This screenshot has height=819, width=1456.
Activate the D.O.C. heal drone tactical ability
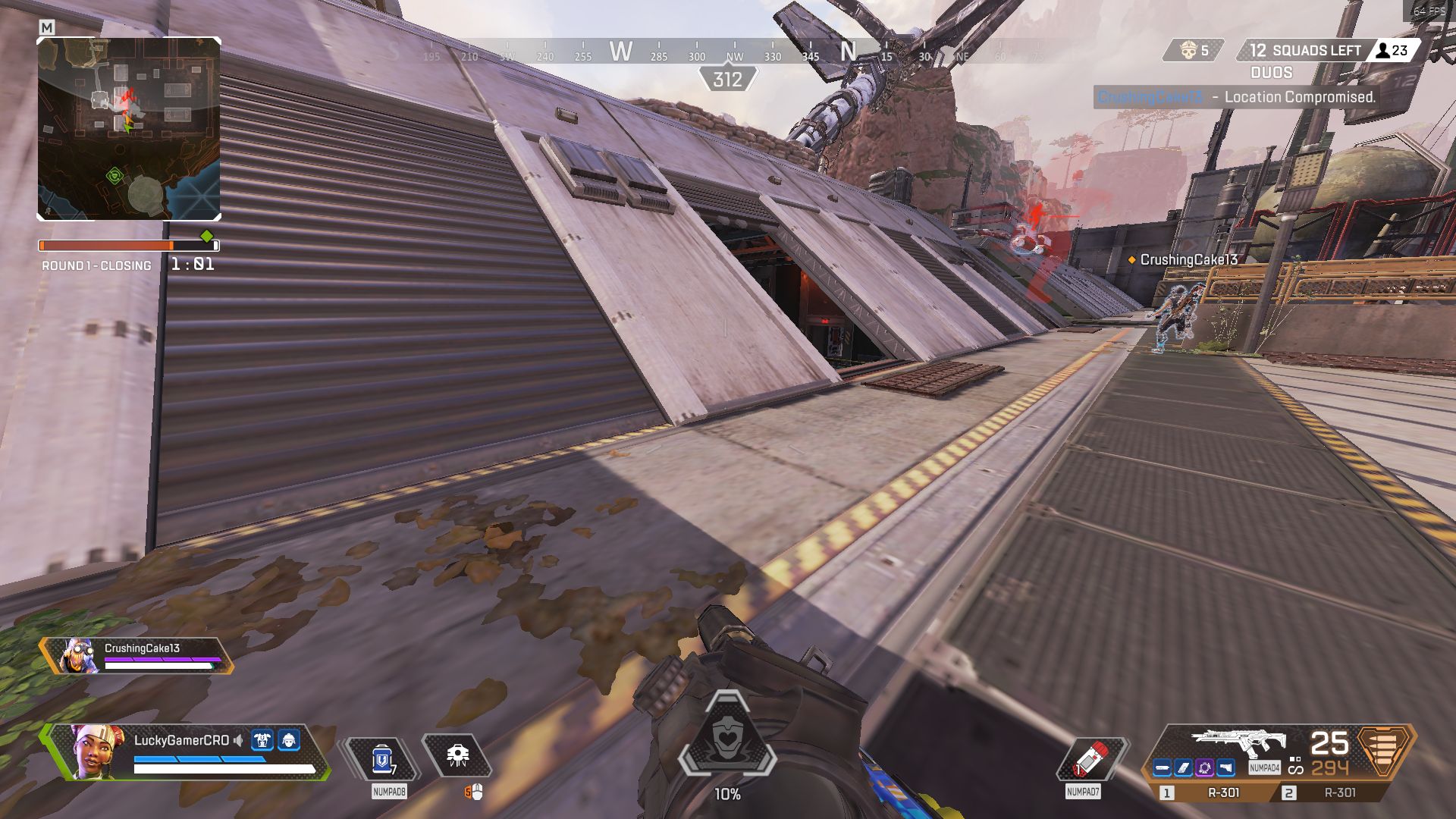click(457, 755)
